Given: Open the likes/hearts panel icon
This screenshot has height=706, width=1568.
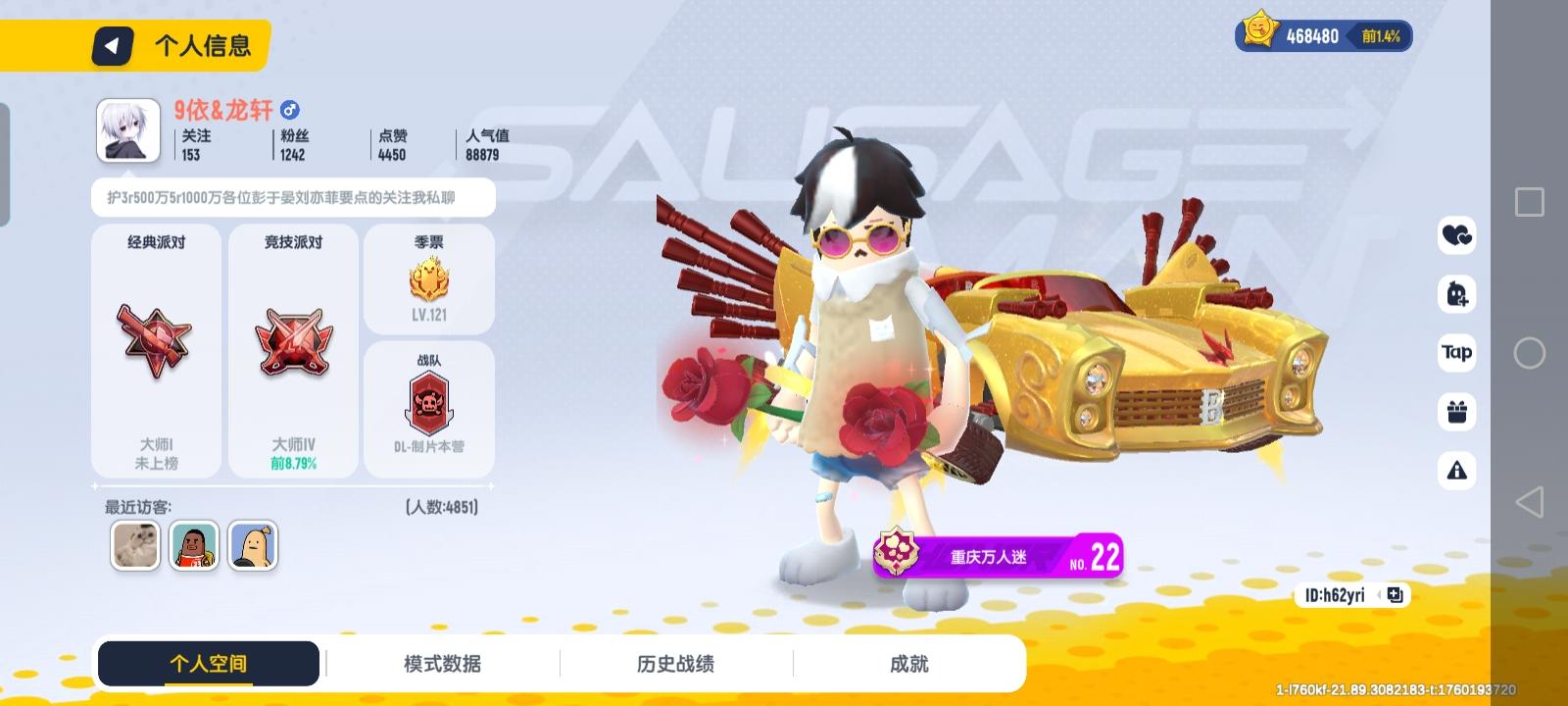Looking at the screenshot, I should point(1457,236).
